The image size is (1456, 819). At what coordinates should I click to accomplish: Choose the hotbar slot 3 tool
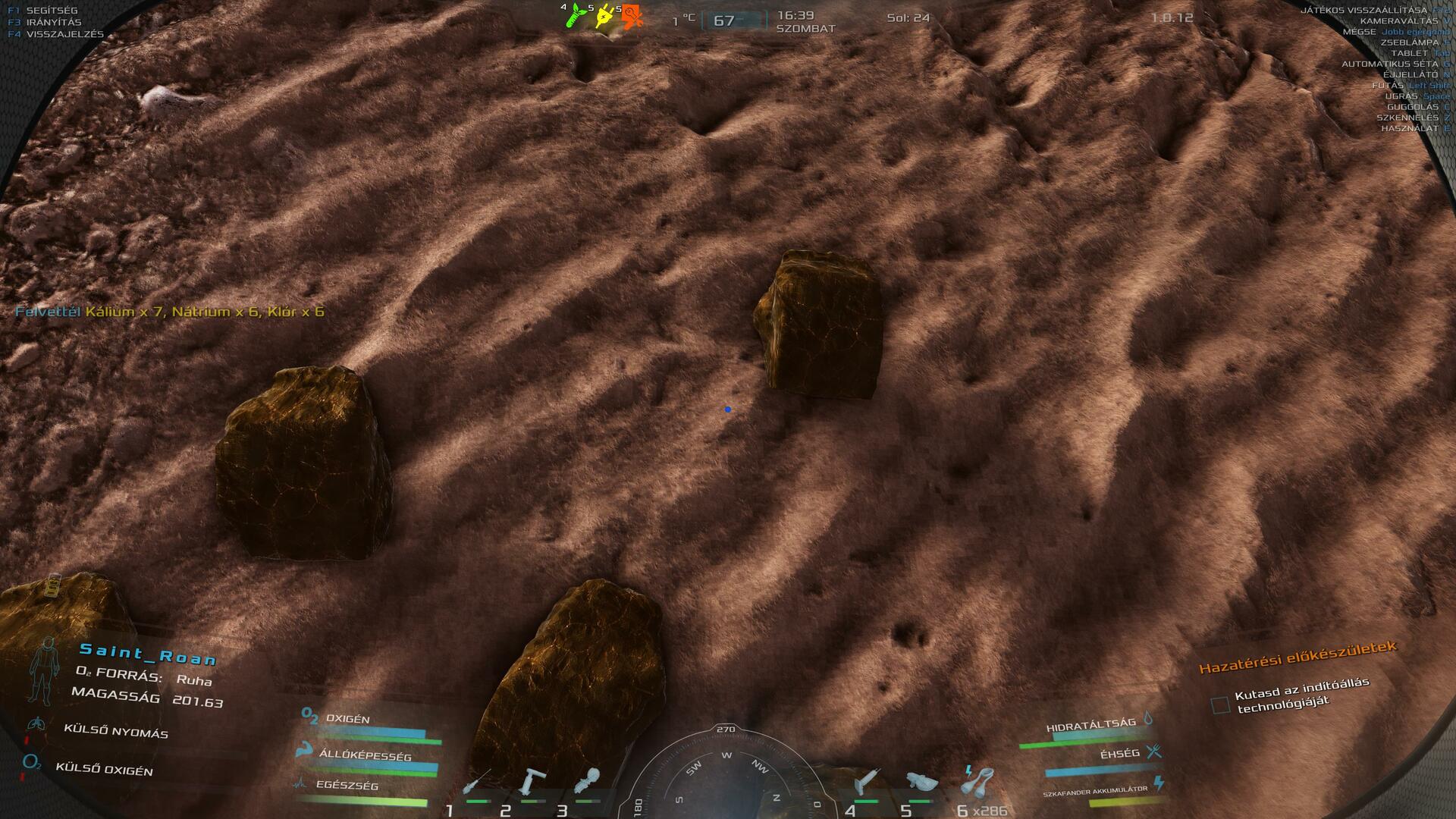[588, 782]
